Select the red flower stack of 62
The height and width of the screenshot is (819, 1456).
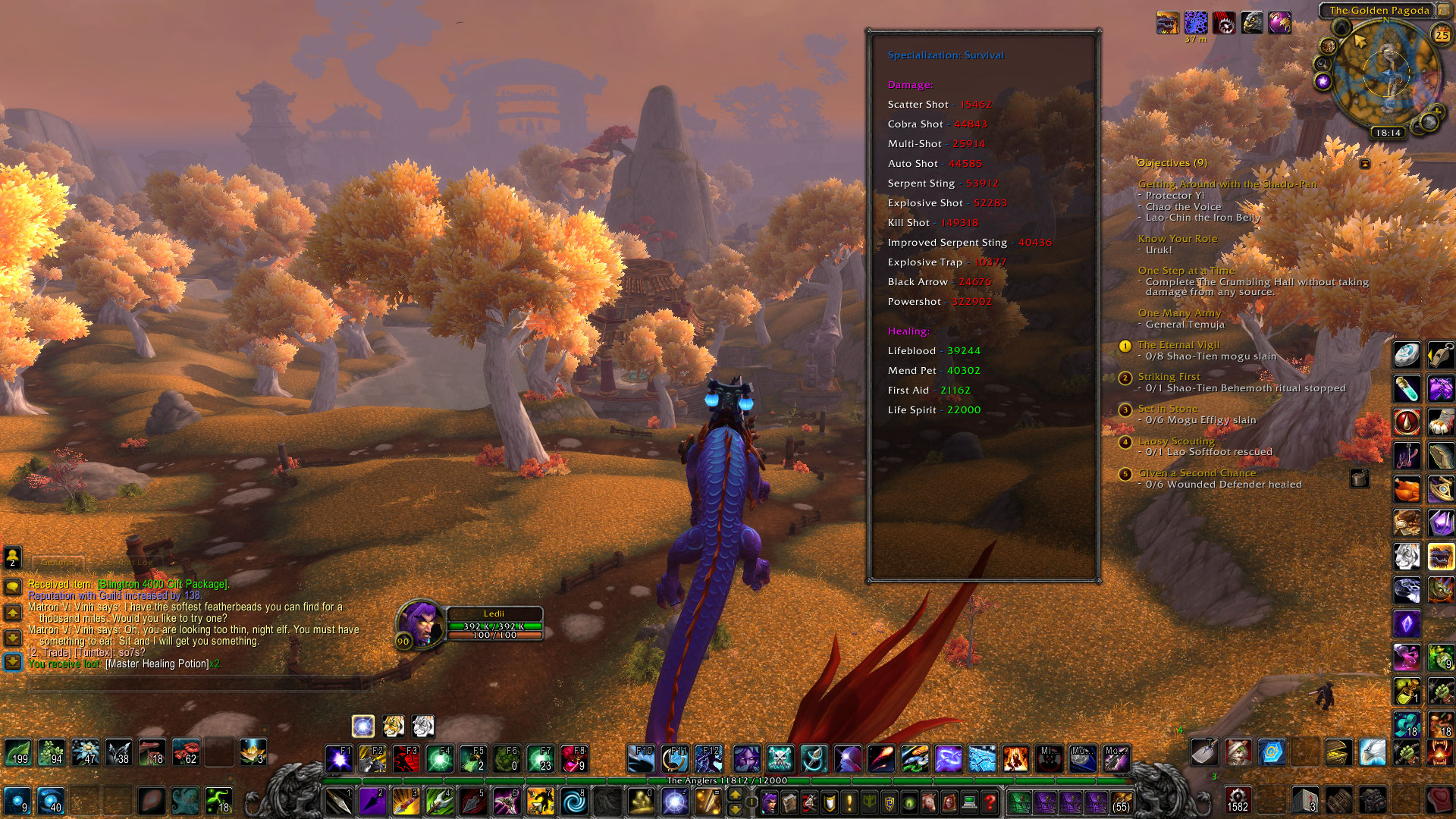(186, 752)
